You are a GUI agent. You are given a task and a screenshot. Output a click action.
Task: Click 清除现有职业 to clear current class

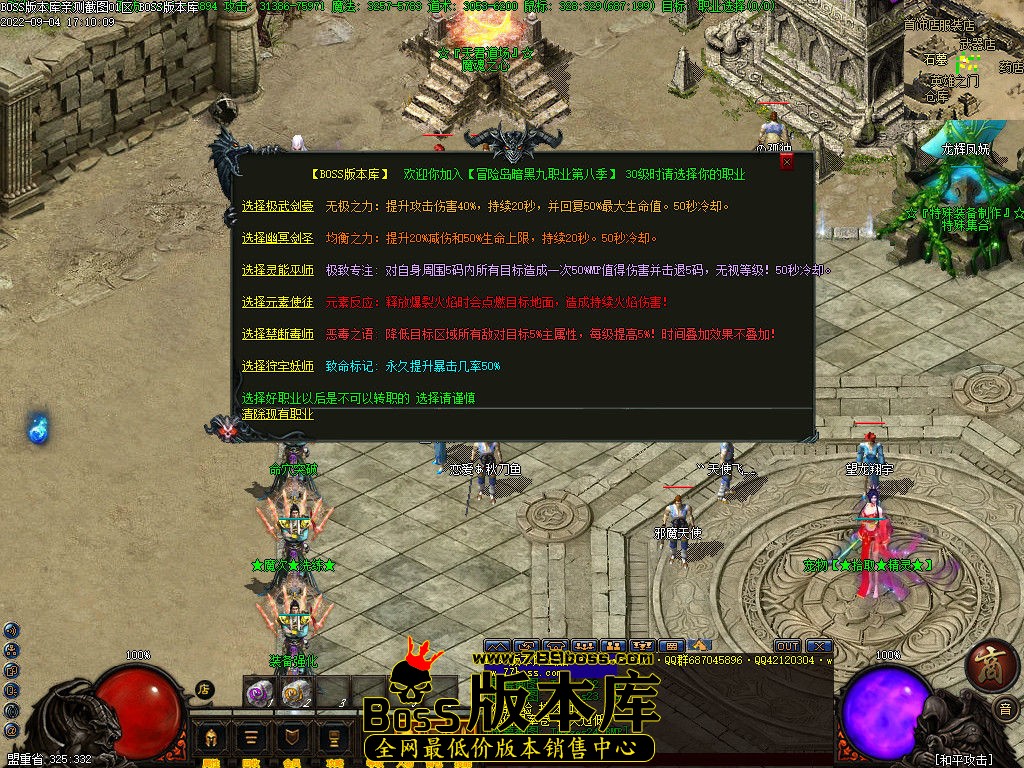click(x=277, y=414)
